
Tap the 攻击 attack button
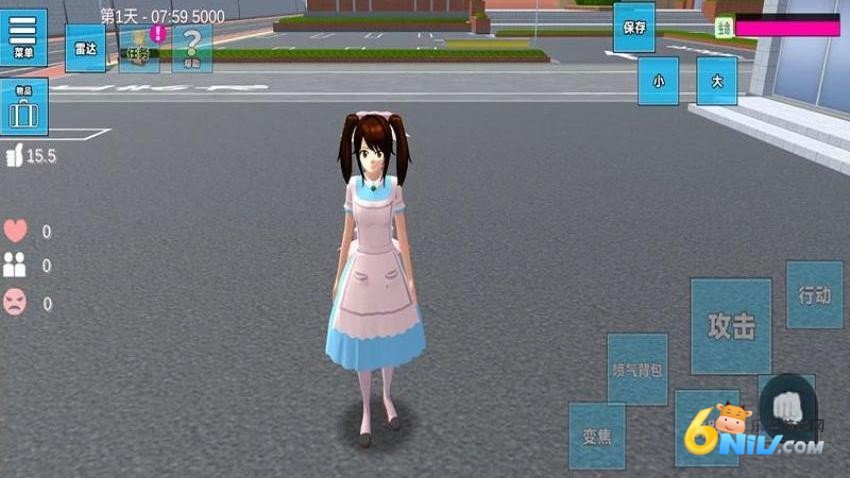(730, 326)
